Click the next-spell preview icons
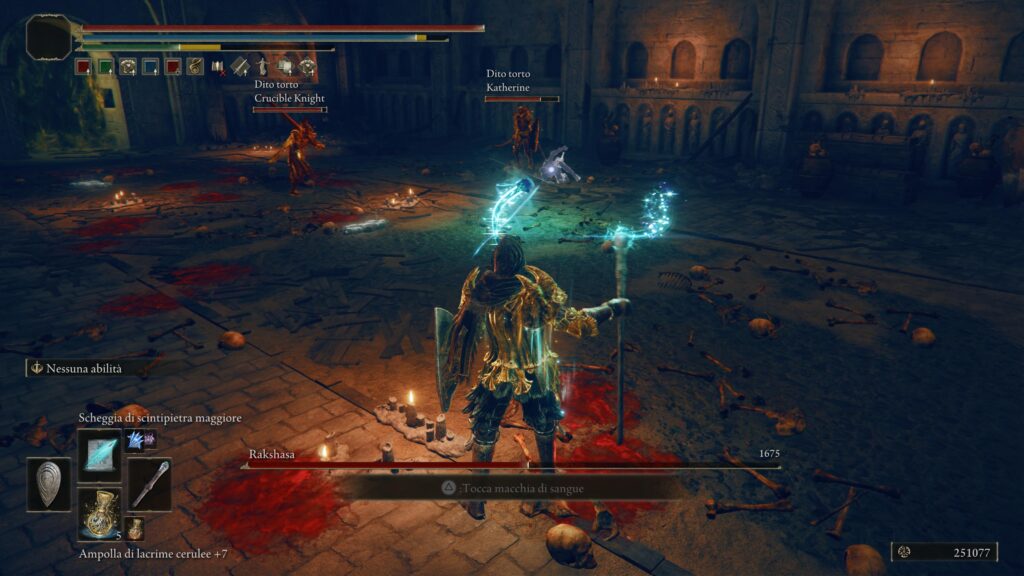Viewport: 1024px width, 576px height. 140,439
